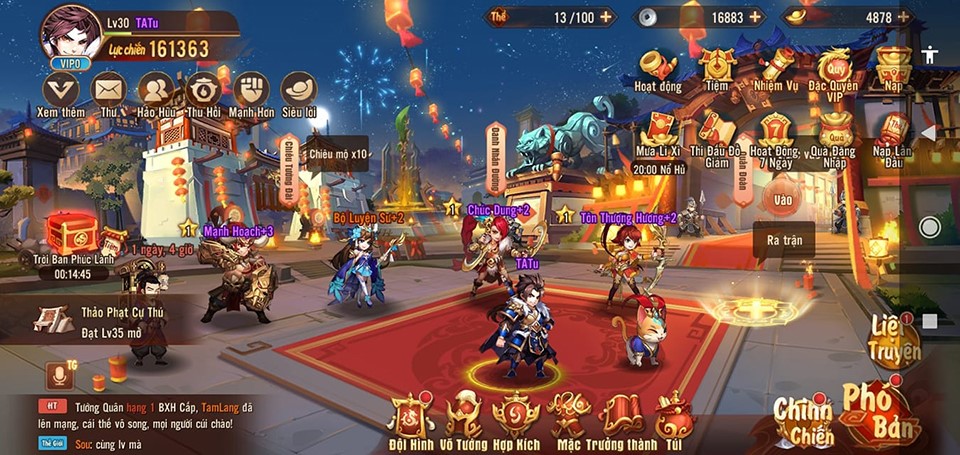Screen dimensions: 960x455
Task: Open Đặc Quyền VIP privileges
Action: tap(833, 70)
